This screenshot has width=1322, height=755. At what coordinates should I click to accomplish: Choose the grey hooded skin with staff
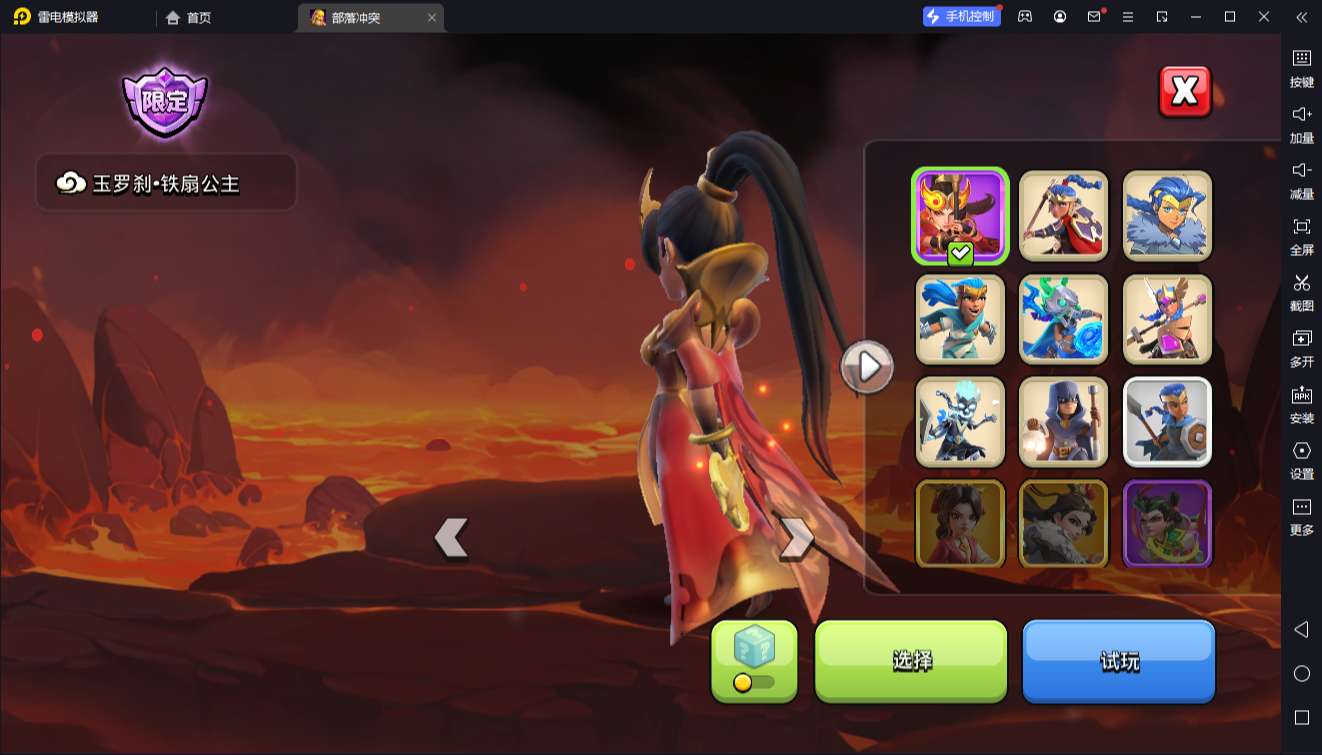(1064, 422)
